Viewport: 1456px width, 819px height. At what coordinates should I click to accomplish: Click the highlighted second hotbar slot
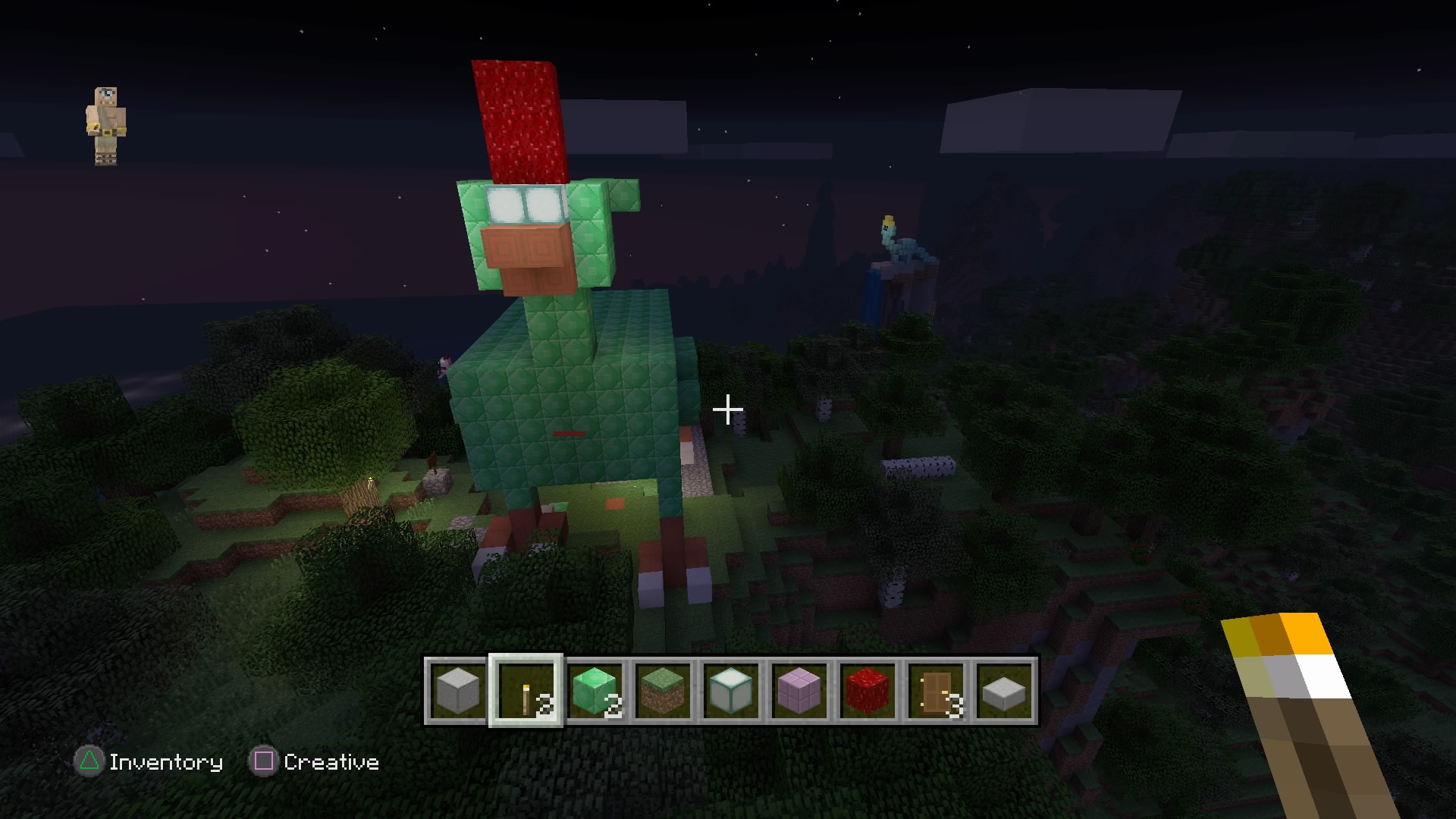pyautogui.click(x=526, y=690)
